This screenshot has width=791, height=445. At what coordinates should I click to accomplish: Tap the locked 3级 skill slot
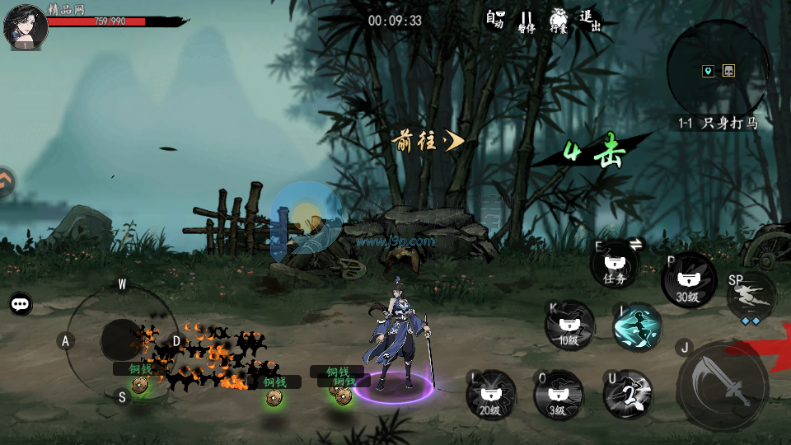(558, 394)
